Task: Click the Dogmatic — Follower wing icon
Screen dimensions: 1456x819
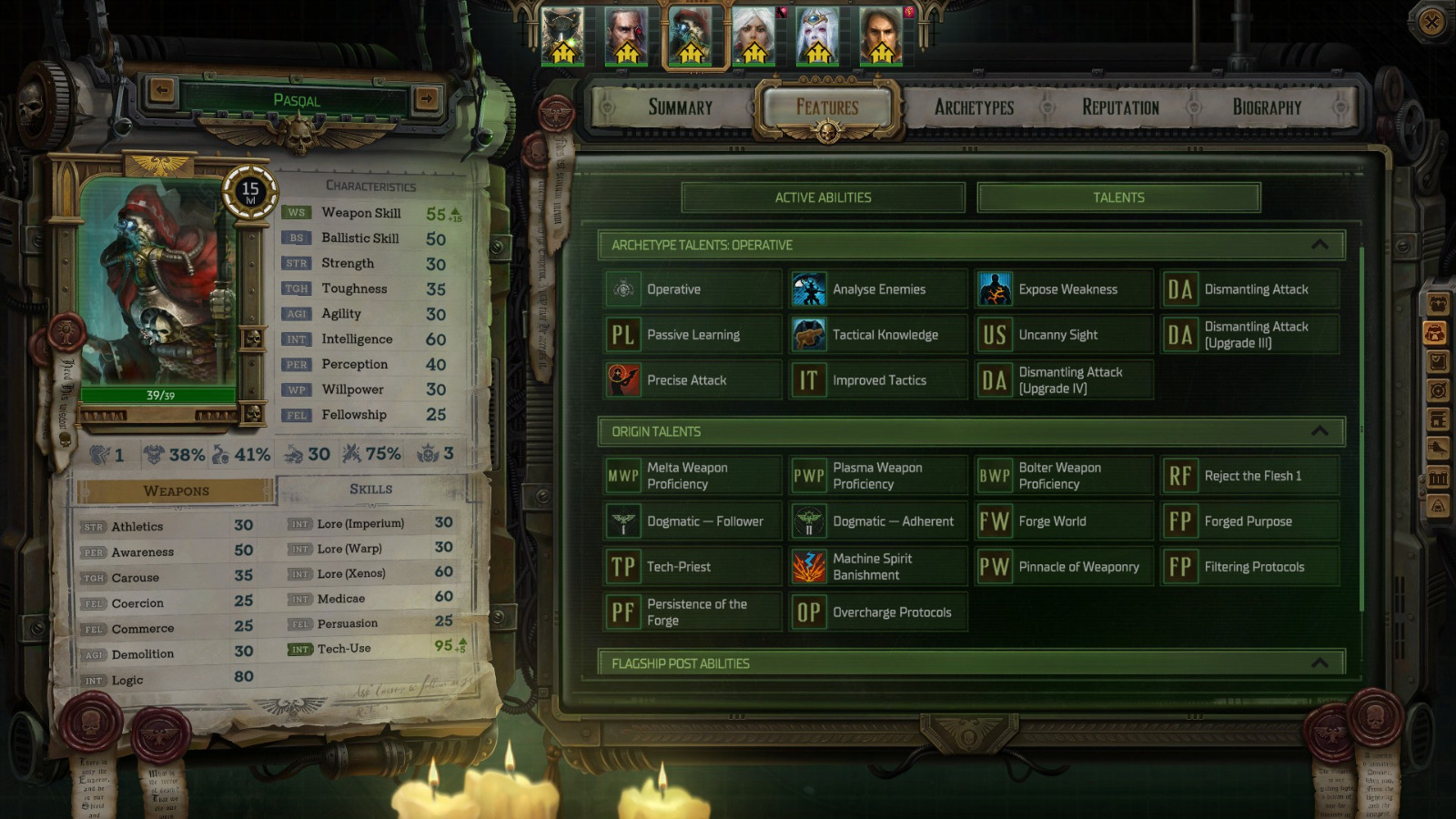Action: 622,521
